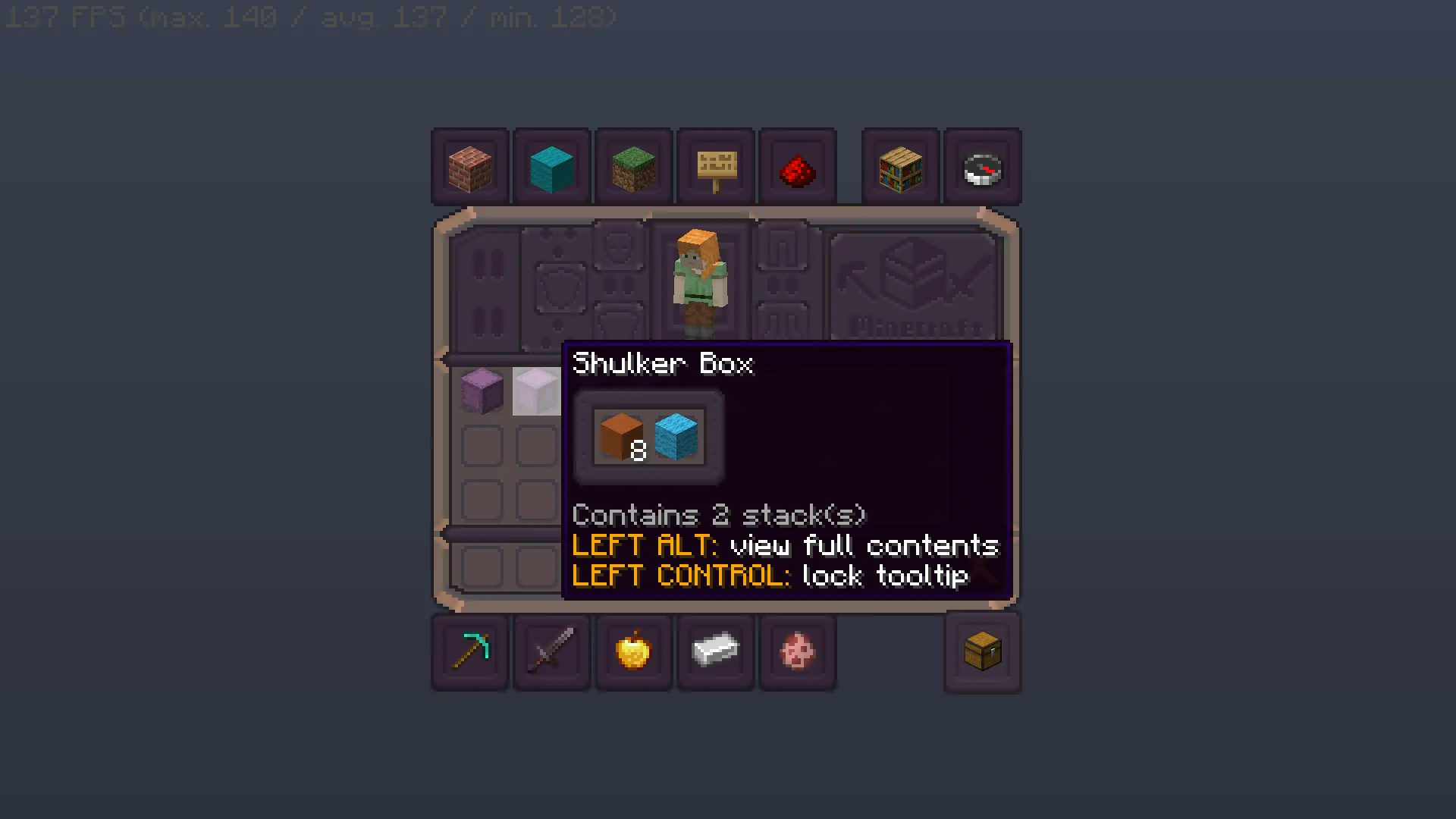This screenshot has width=1456, height=819.
Task: Switch to the Survival Inventory chest tab
Action: point(983,651)
